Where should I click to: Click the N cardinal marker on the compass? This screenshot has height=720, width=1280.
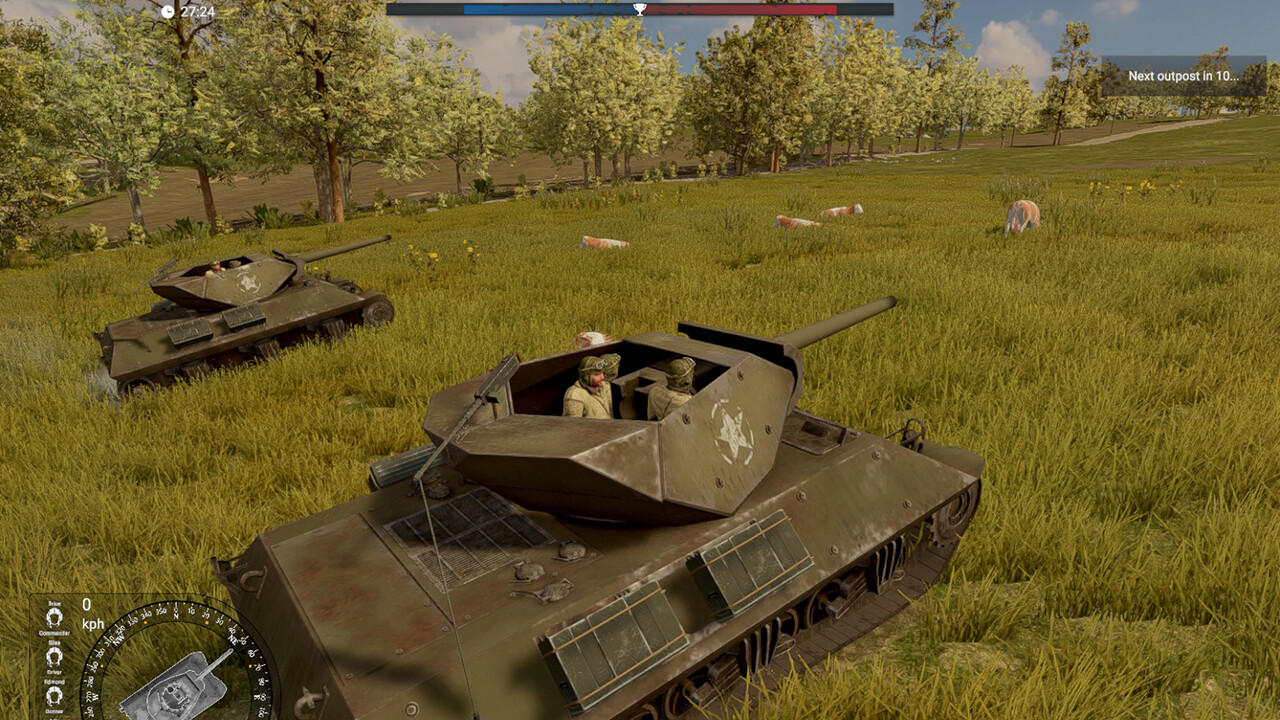click(x=175, y=615)
